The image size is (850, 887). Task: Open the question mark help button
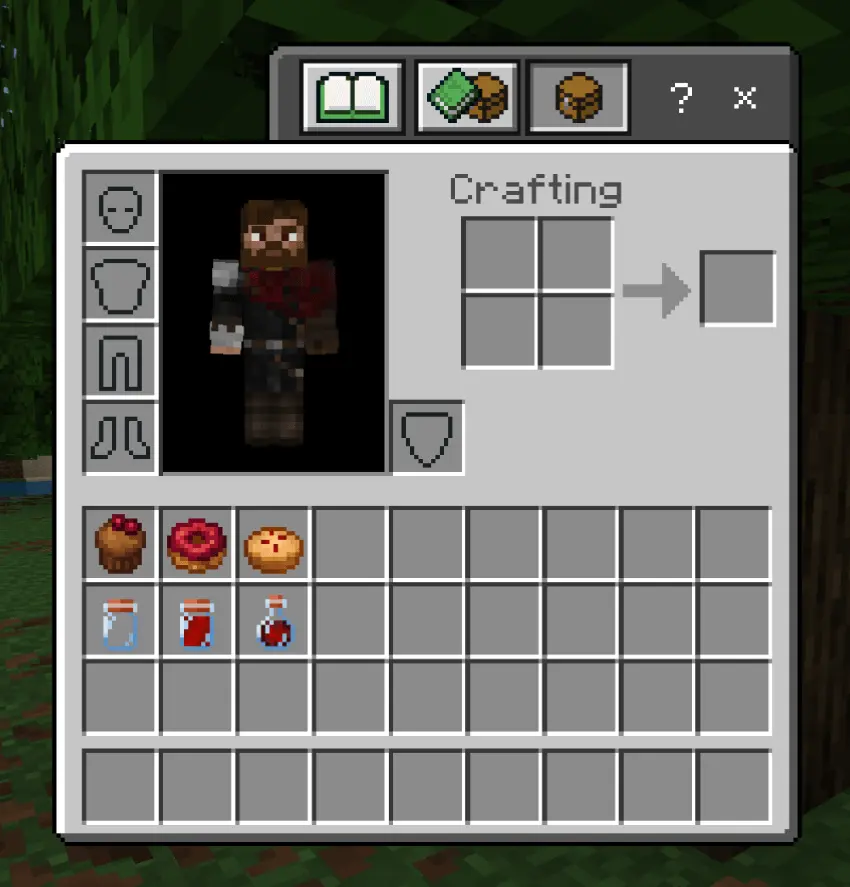(x=681, y=98)
